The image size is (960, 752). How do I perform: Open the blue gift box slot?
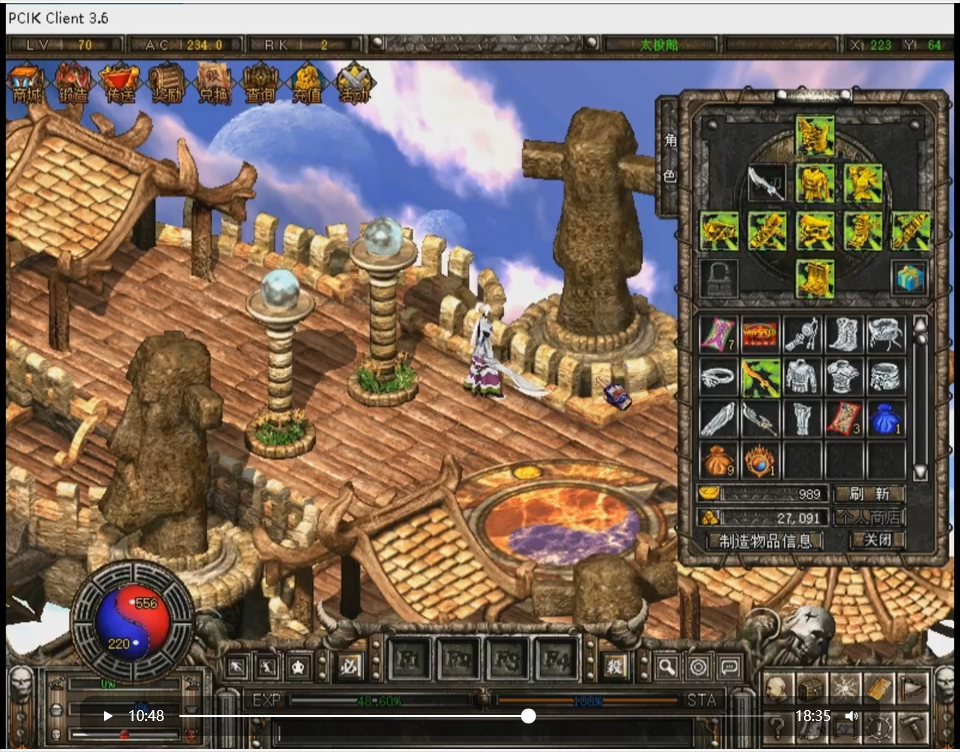pos(909,279)
